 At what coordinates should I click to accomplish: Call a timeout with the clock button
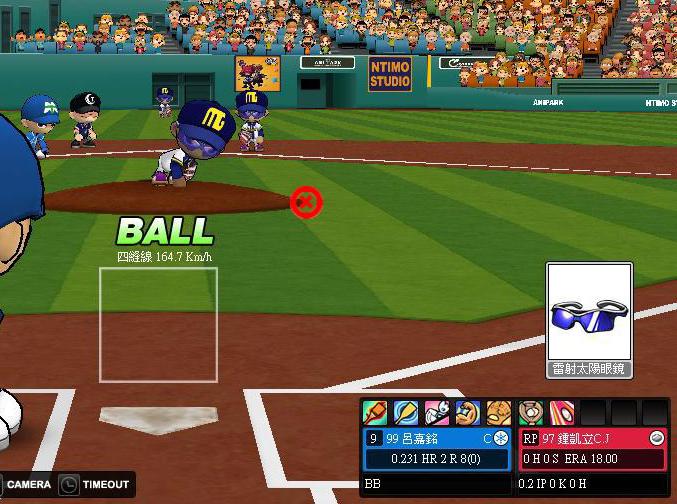point(69,485)
